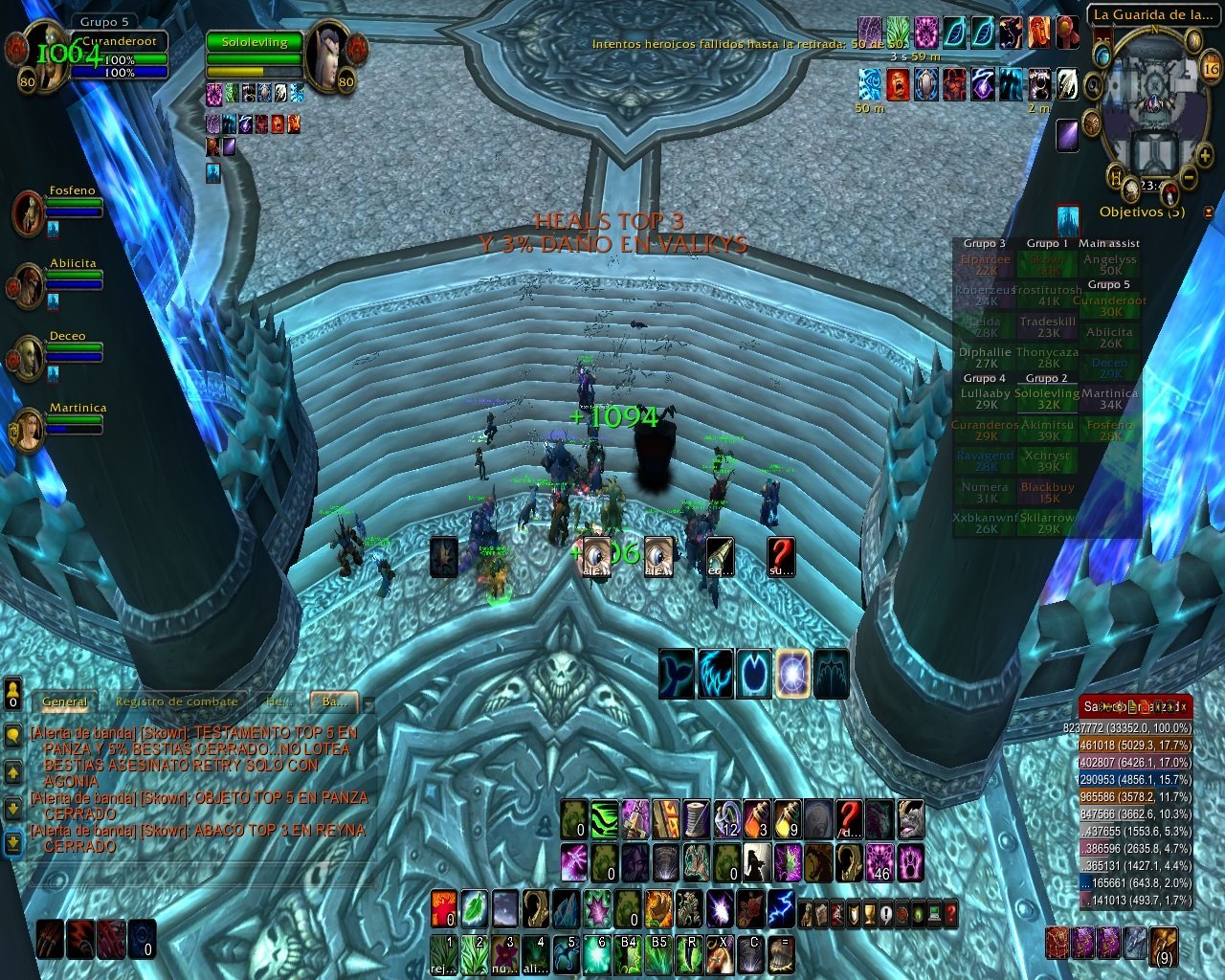The image size is (1225, 980).
Task: Open the calendar button showing 16
Action: pos(1211,68)
